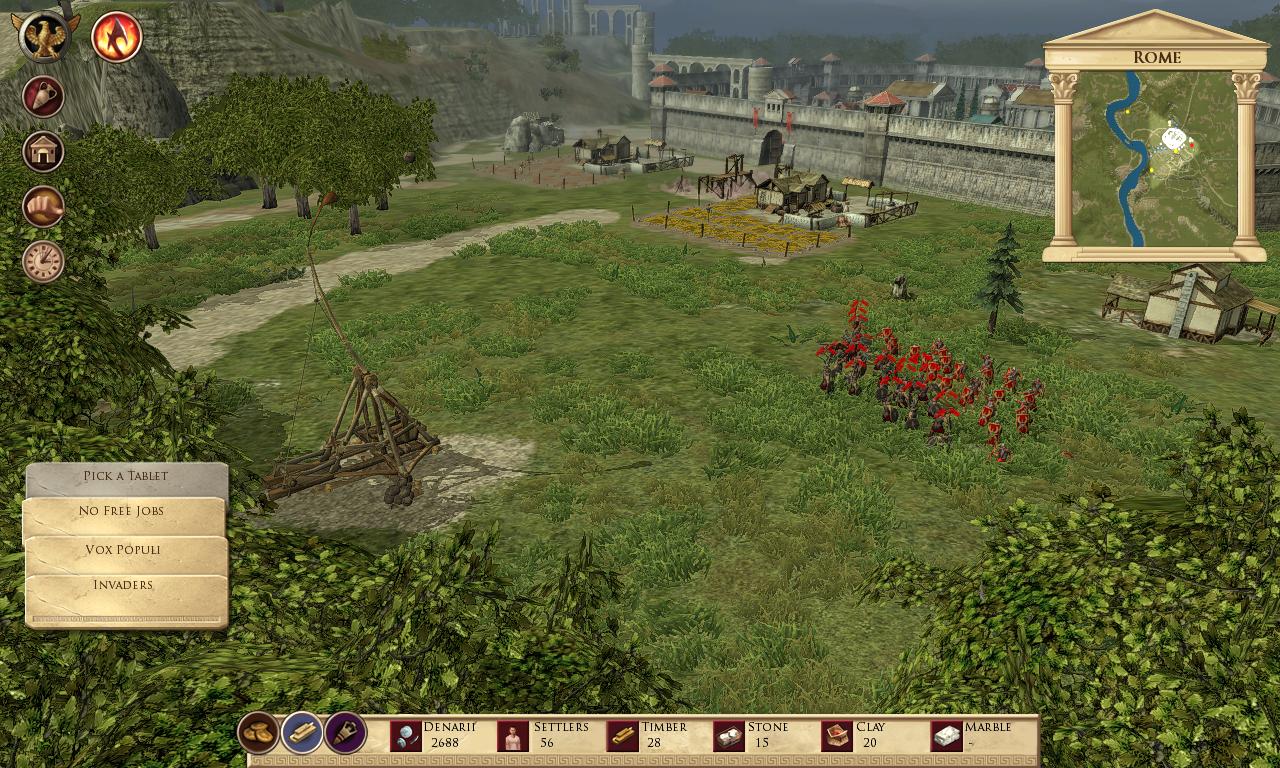Image resolution: width=1280 pixels, height=768 pixels.
Task: Show the timber building materials tab
Action: click(302, 733)
